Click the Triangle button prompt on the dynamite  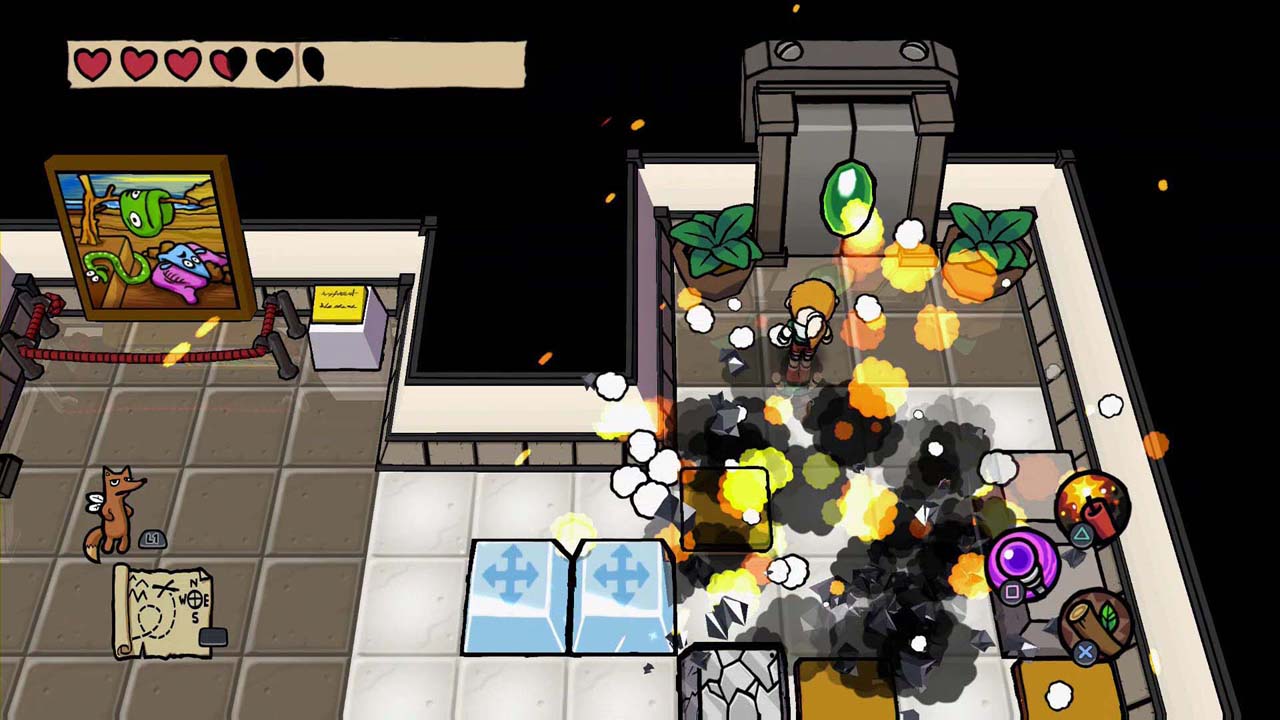[x=1082, y=535]
